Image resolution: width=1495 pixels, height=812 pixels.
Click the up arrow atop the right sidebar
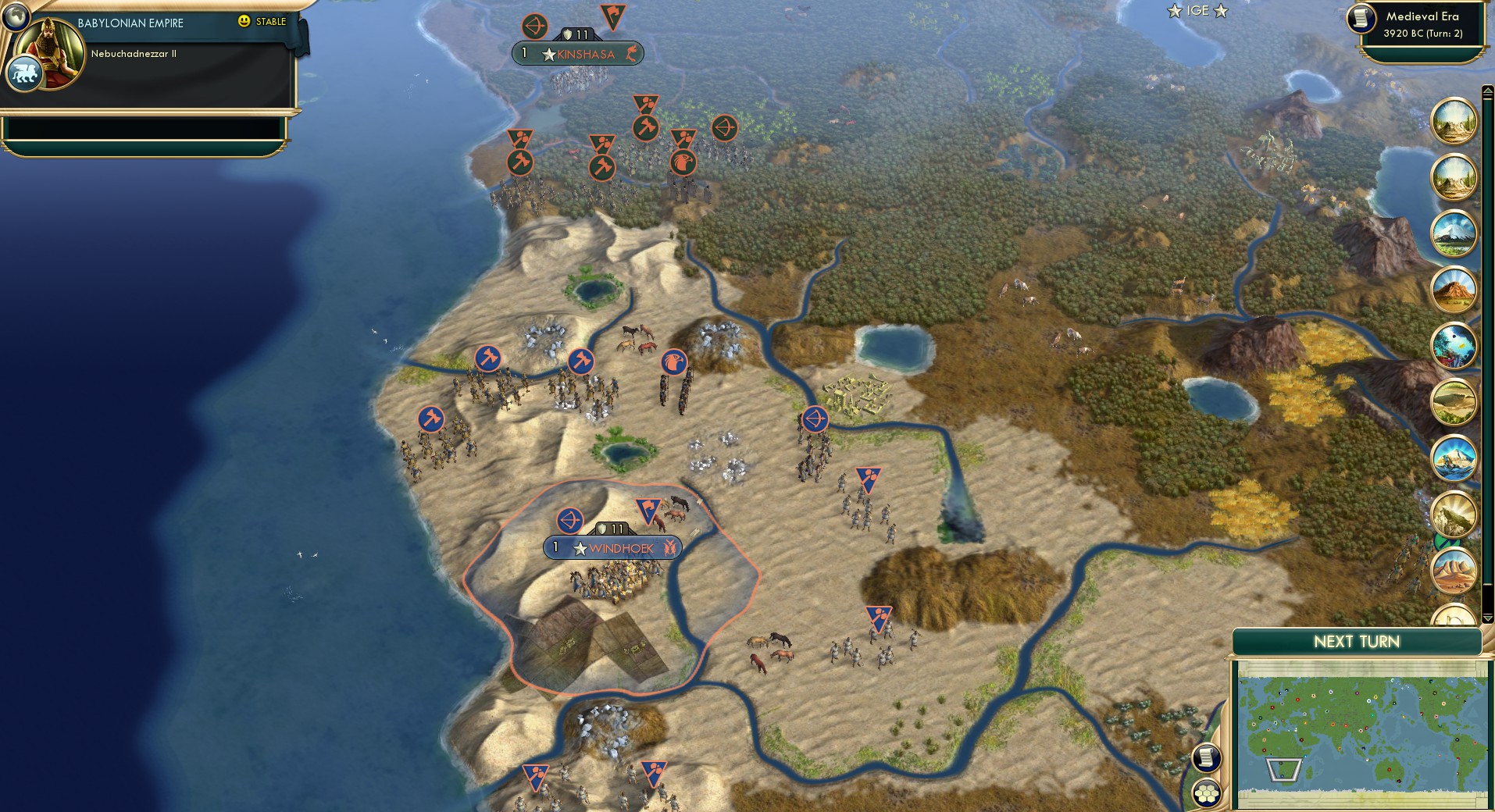coord(1487,92)
